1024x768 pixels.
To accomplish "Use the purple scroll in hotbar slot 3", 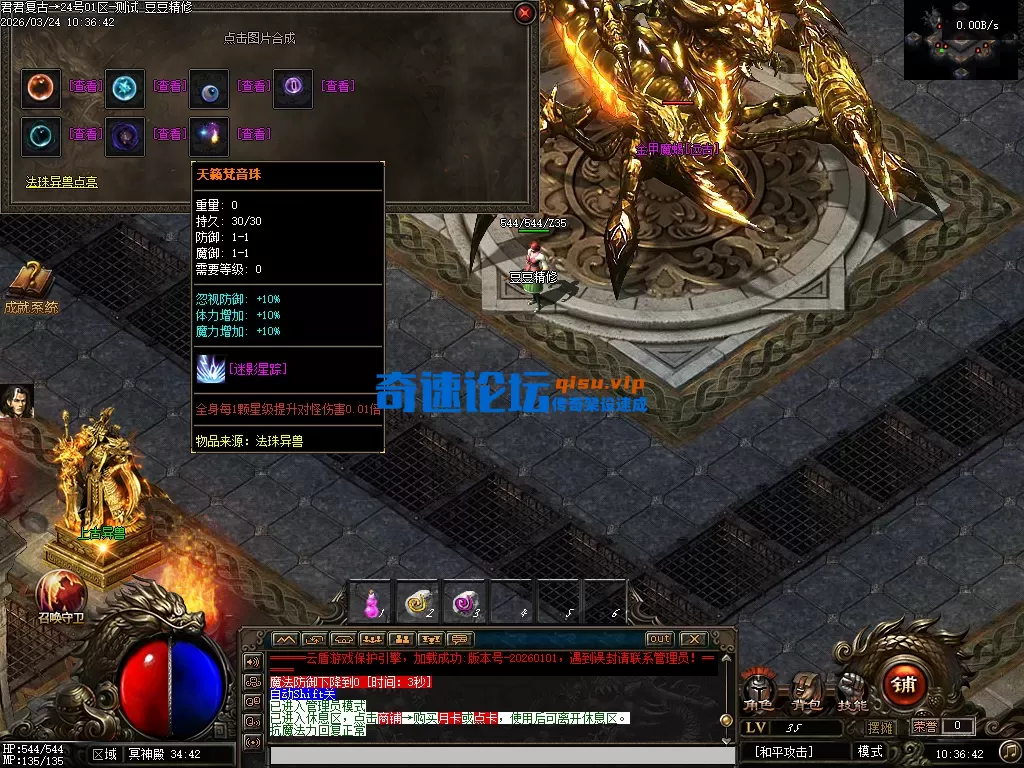I will coord(466,601).
